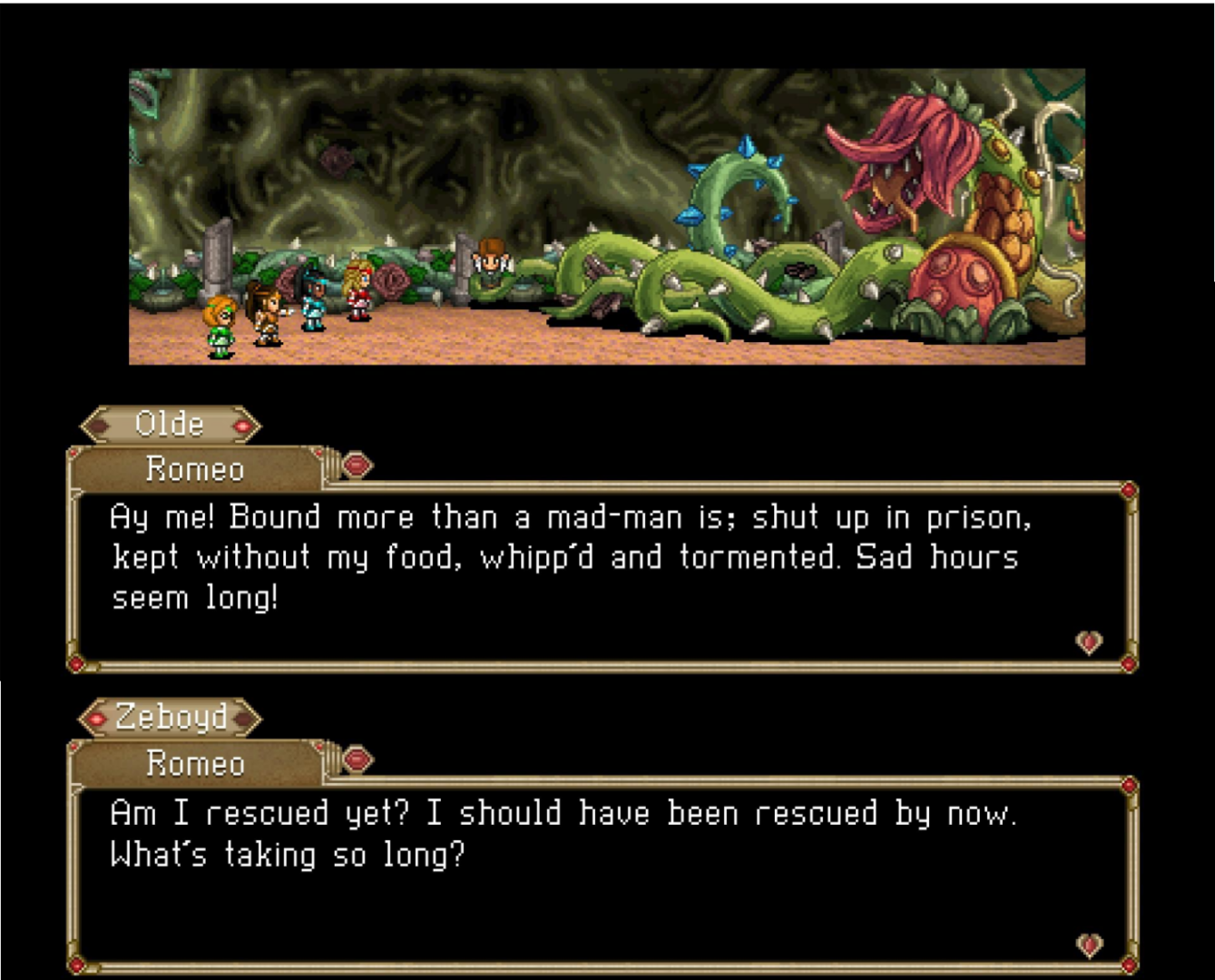Switch to the Zeboyd script version banner
The width and height of the screenshot is (1215, 980).
coord(171,717)
